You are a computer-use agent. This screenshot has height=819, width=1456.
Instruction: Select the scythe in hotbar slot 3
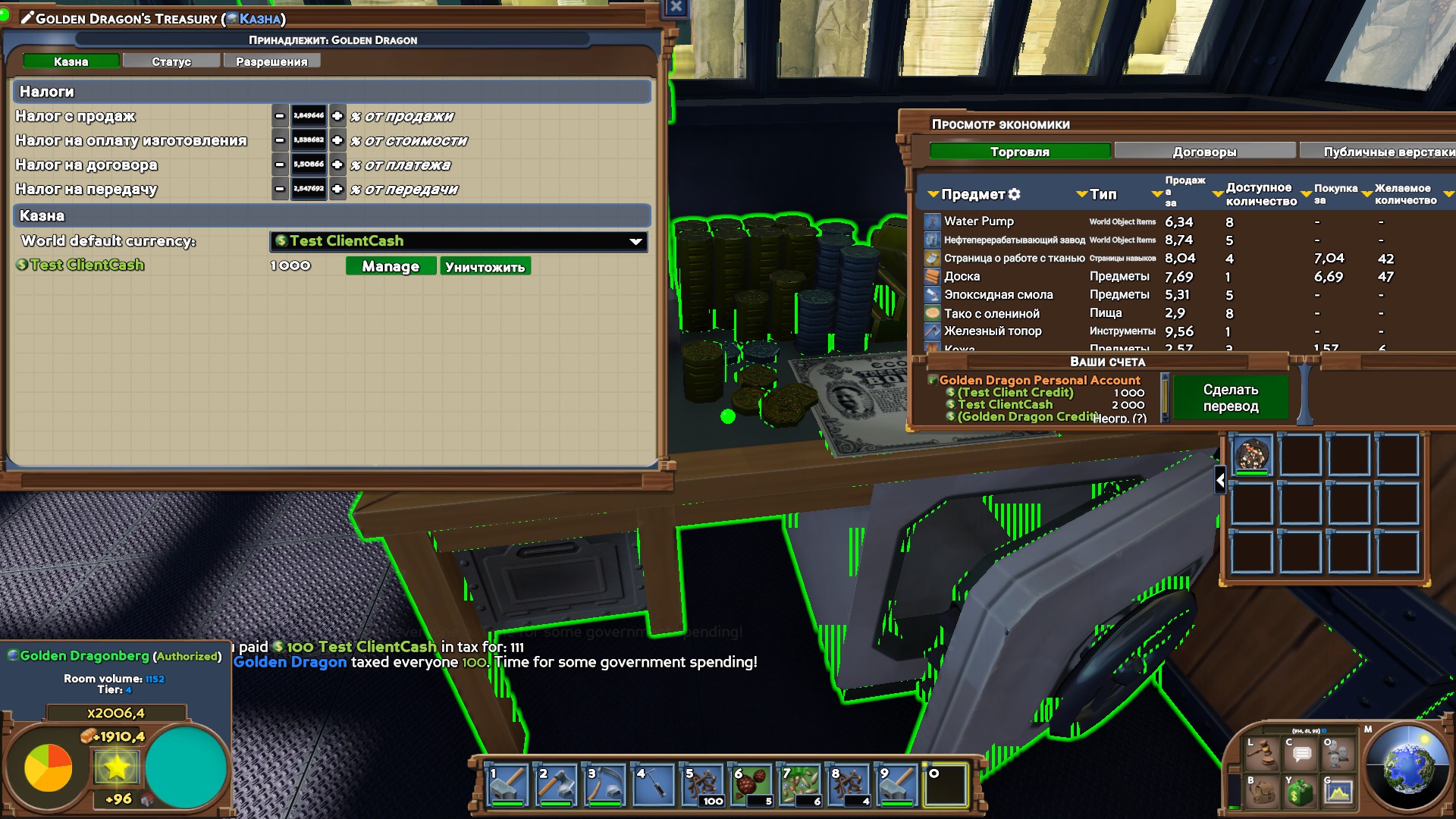604,785
